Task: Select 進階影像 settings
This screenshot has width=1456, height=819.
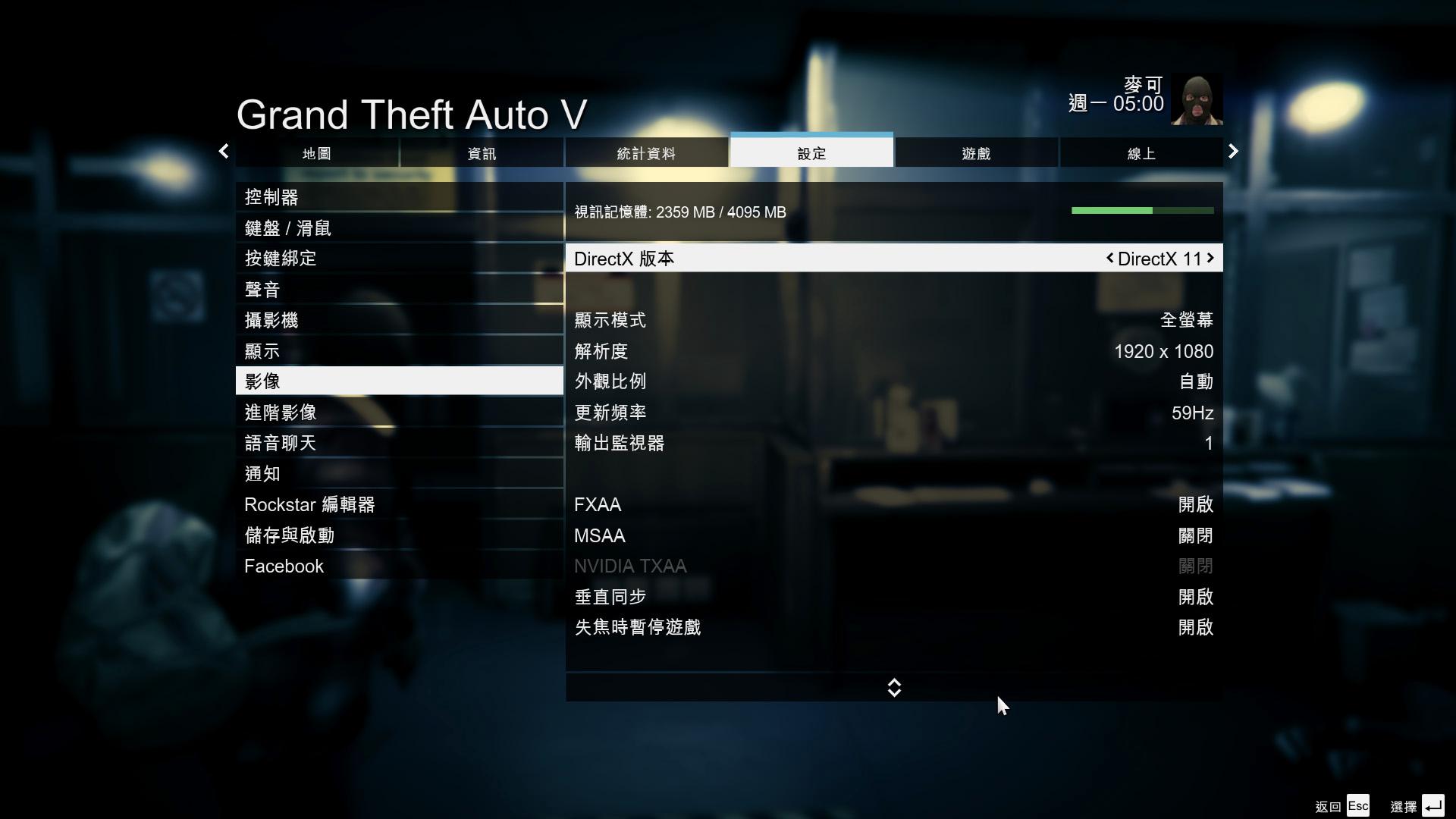Action: (399, 413)
